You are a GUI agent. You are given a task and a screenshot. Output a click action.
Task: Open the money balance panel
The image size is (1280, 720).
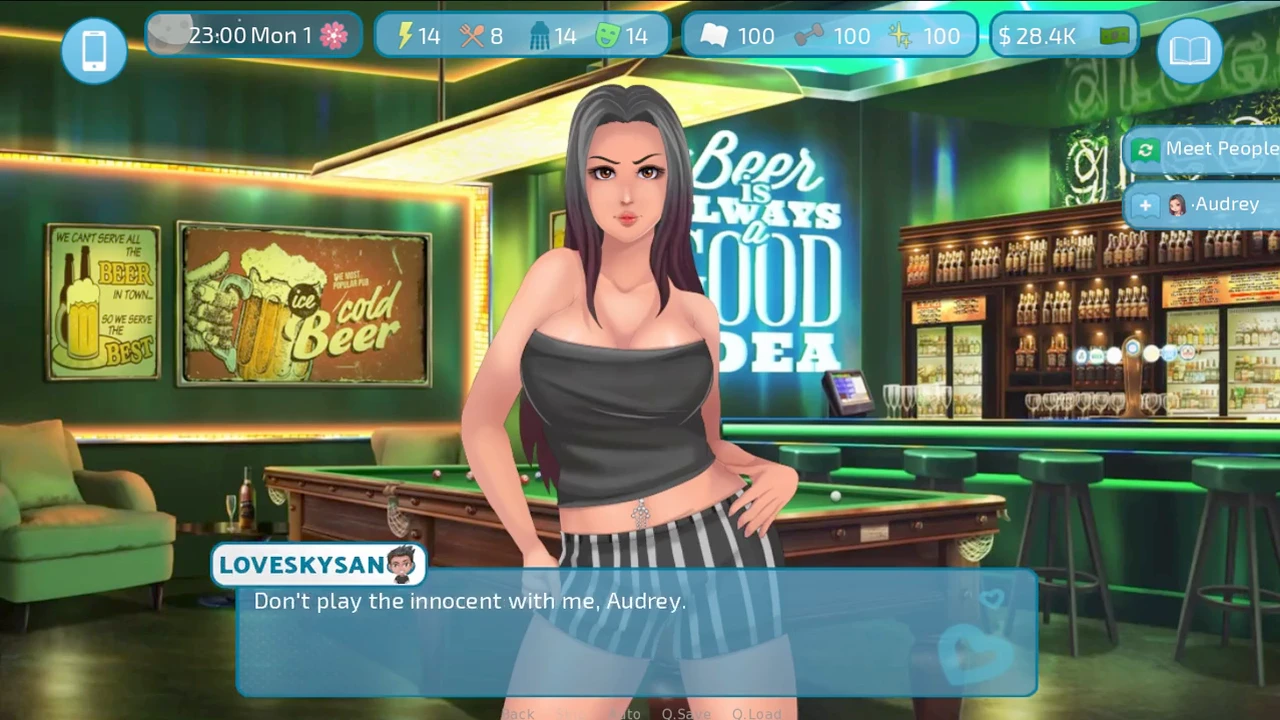(1063, 37)
